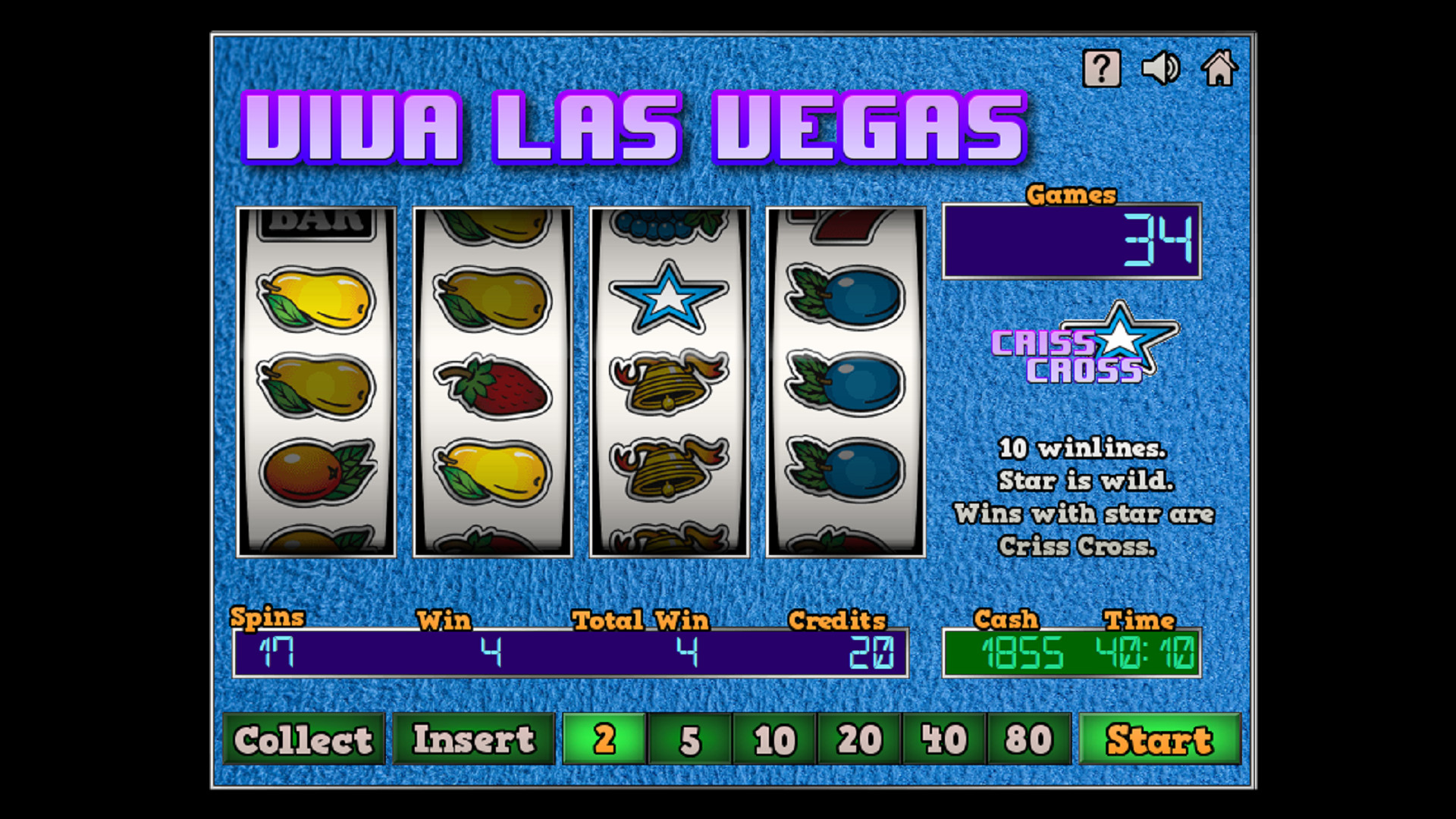Click the Home icon to exit
This screenshot has height=819, width=1456.
pyautogui.click(x=1220, y=67)
